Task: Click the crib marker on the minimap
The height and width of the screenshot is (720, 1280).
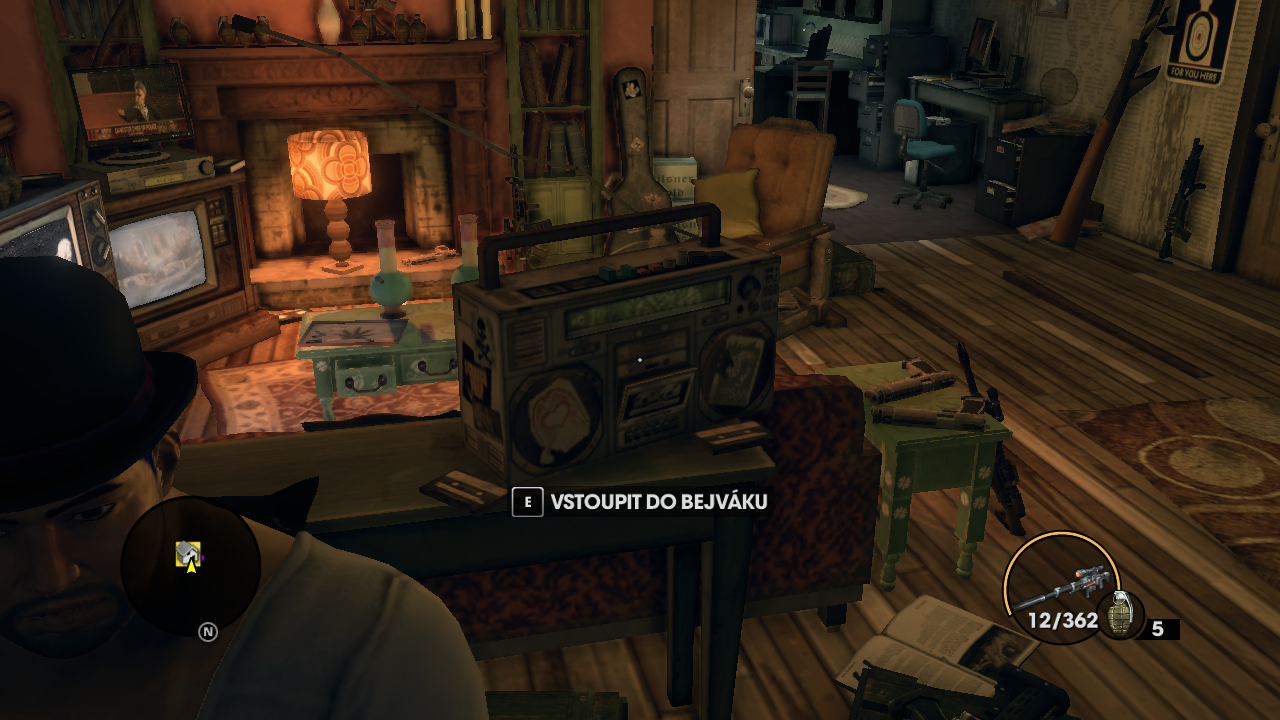Action: 187,551
